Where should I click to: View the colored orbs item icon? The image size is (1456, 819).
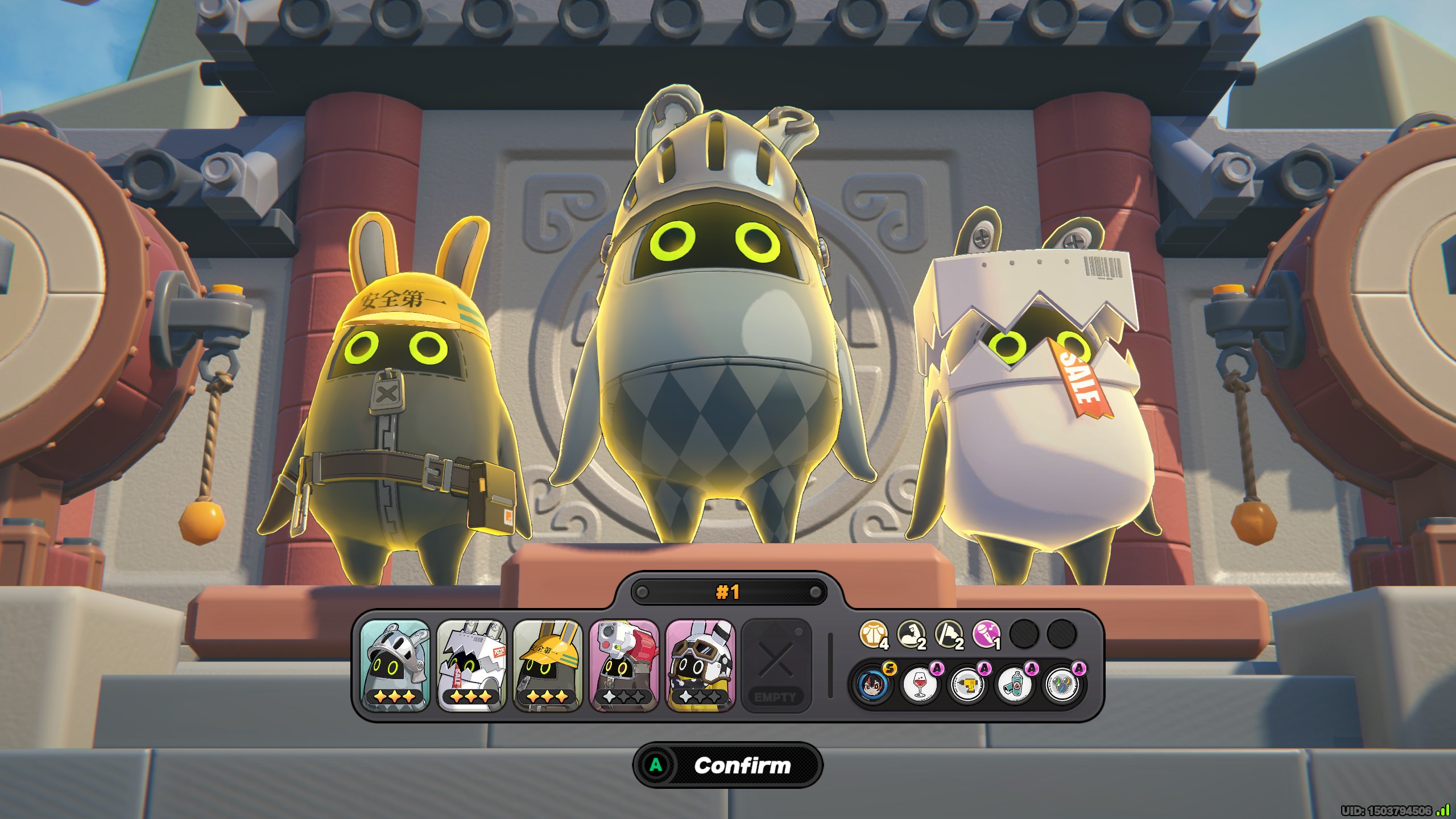(x=1061, y=684)
